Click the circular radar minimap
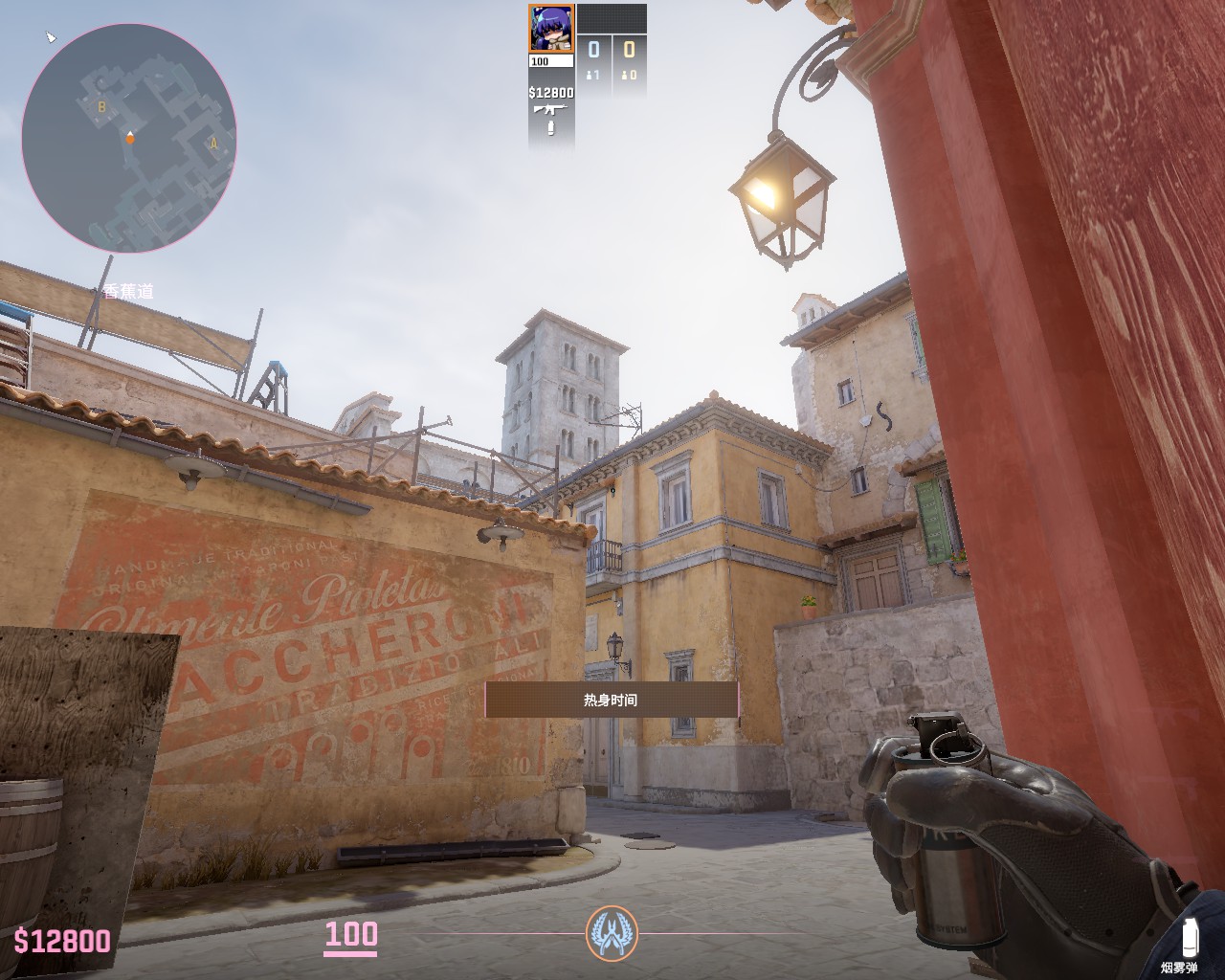1225x980 pixels. coord(129,139)
